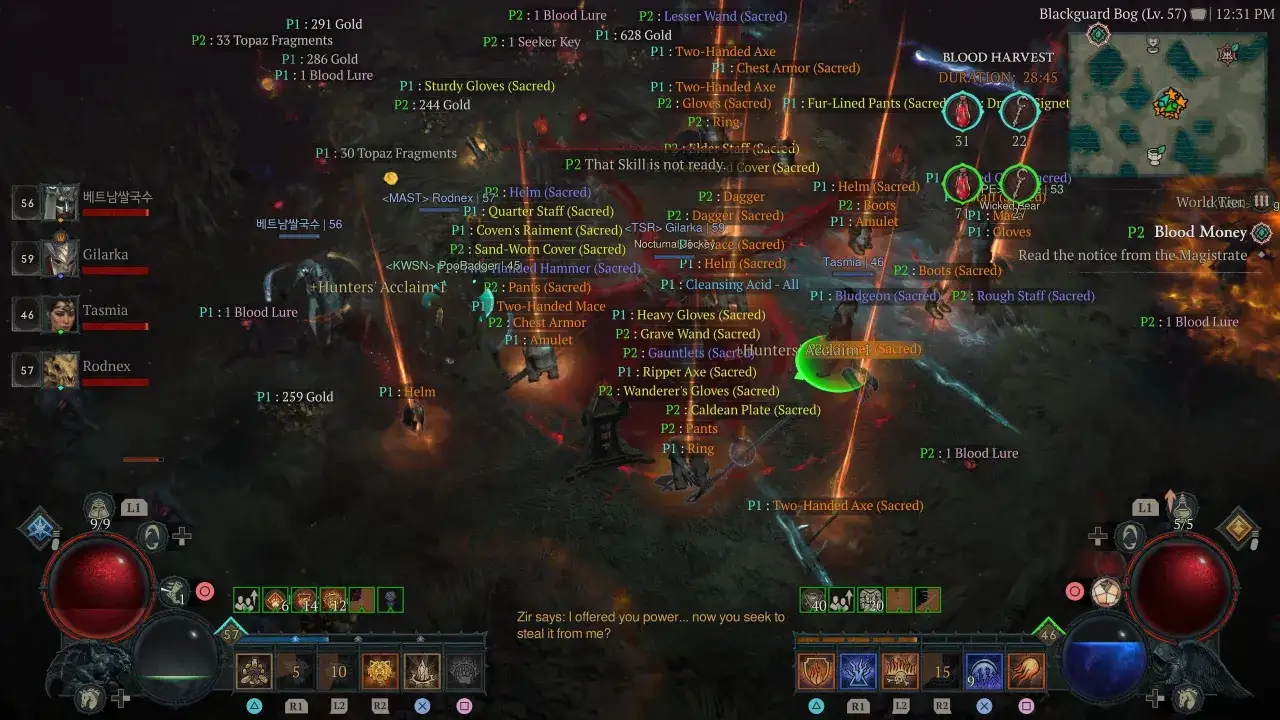Click the World Tier indicator in the top right
This screenshot has height=720, width=1280.
point(1225,201)
